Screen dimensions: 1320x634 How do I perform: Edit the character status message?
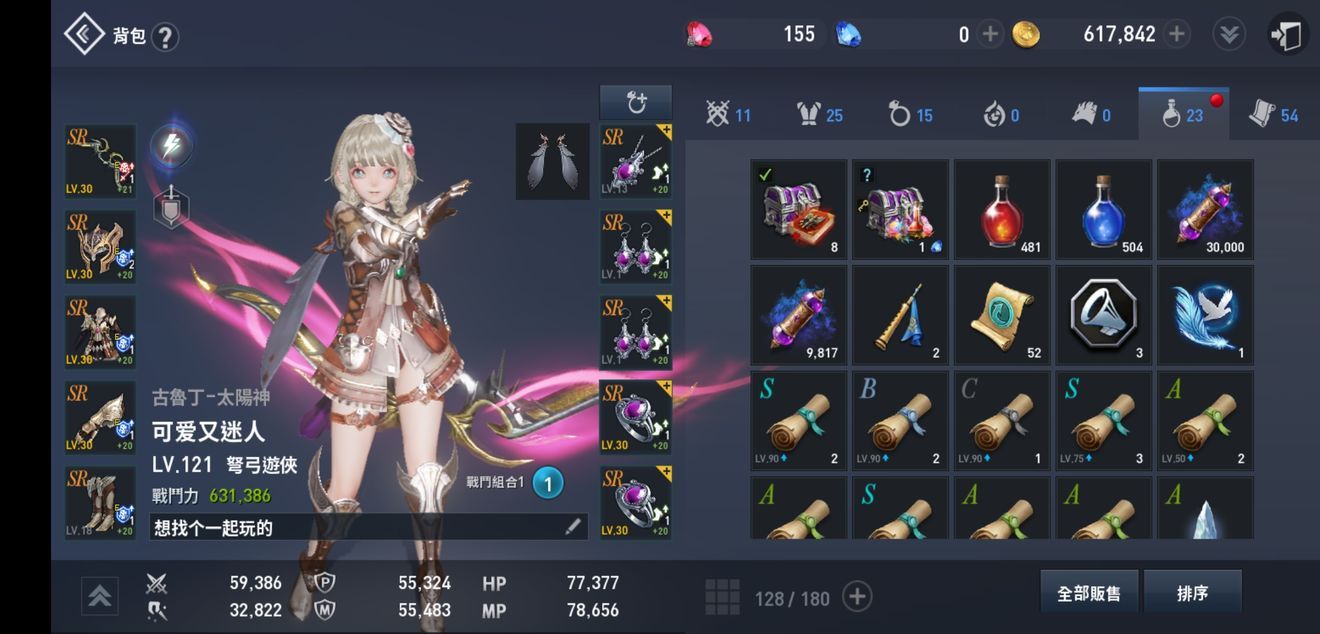pos(572,527)
